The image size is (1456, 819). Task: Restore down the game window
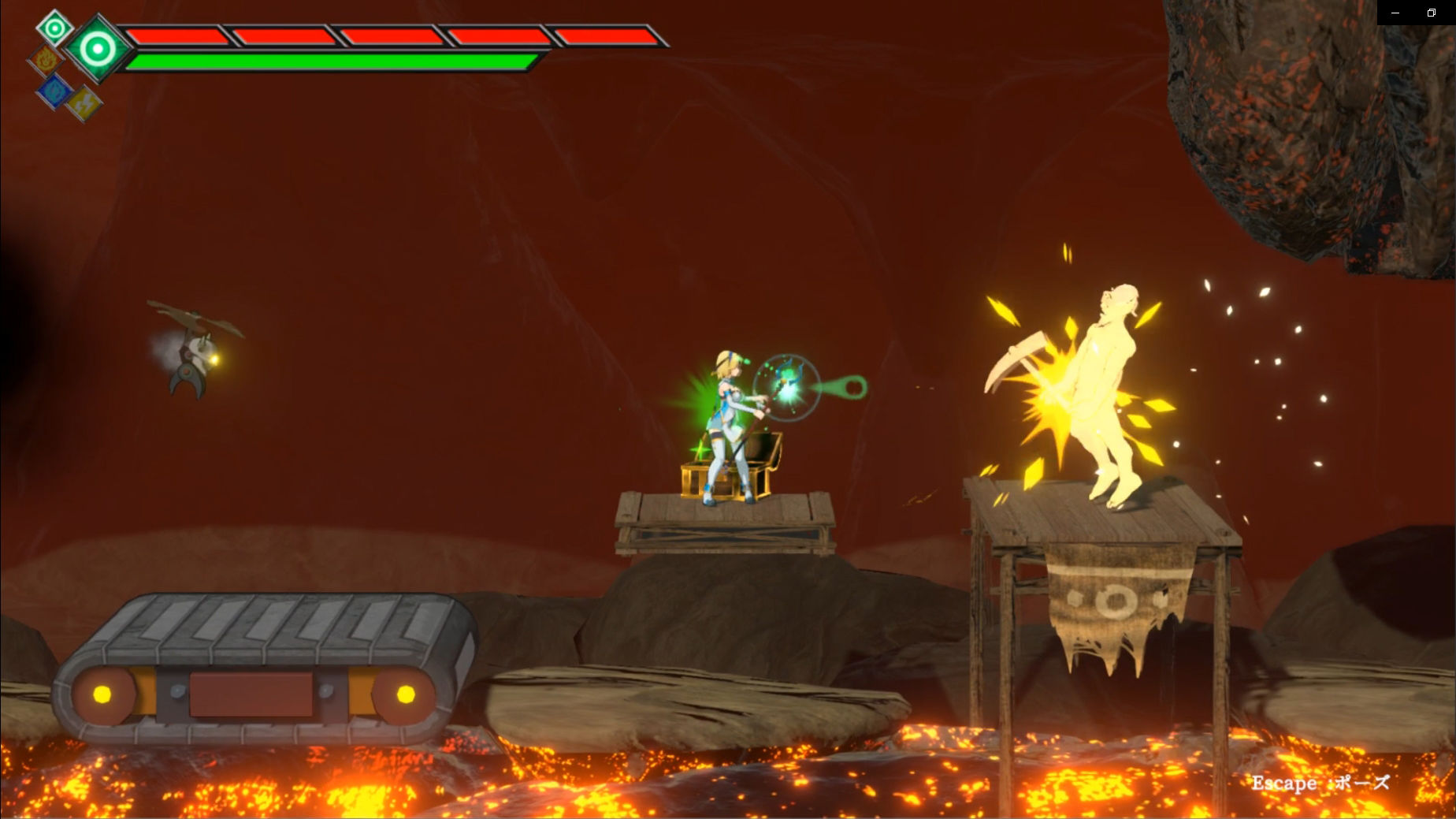pyautogui.click(x=1432, y=13)
